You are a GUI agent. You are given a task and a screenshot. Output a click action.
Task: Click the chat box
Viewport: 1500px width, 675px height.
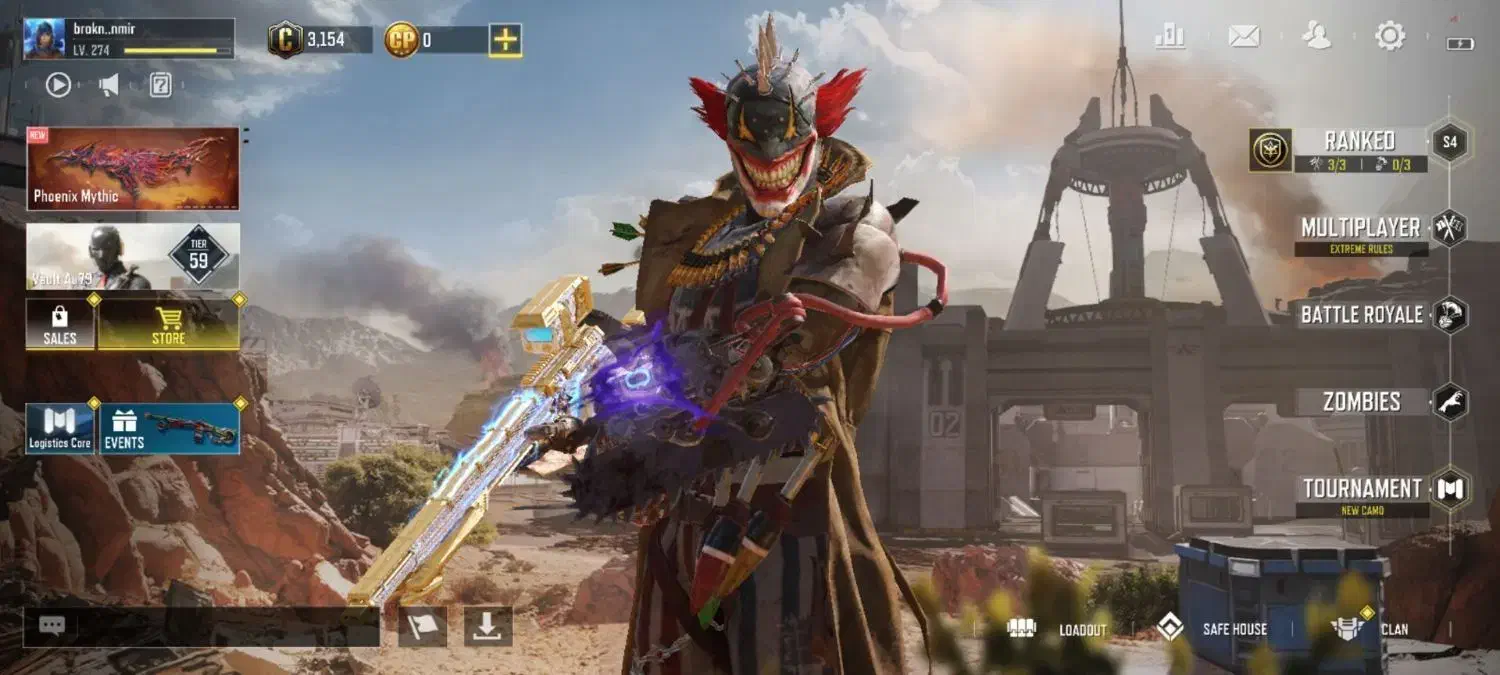tap(201, 626)
